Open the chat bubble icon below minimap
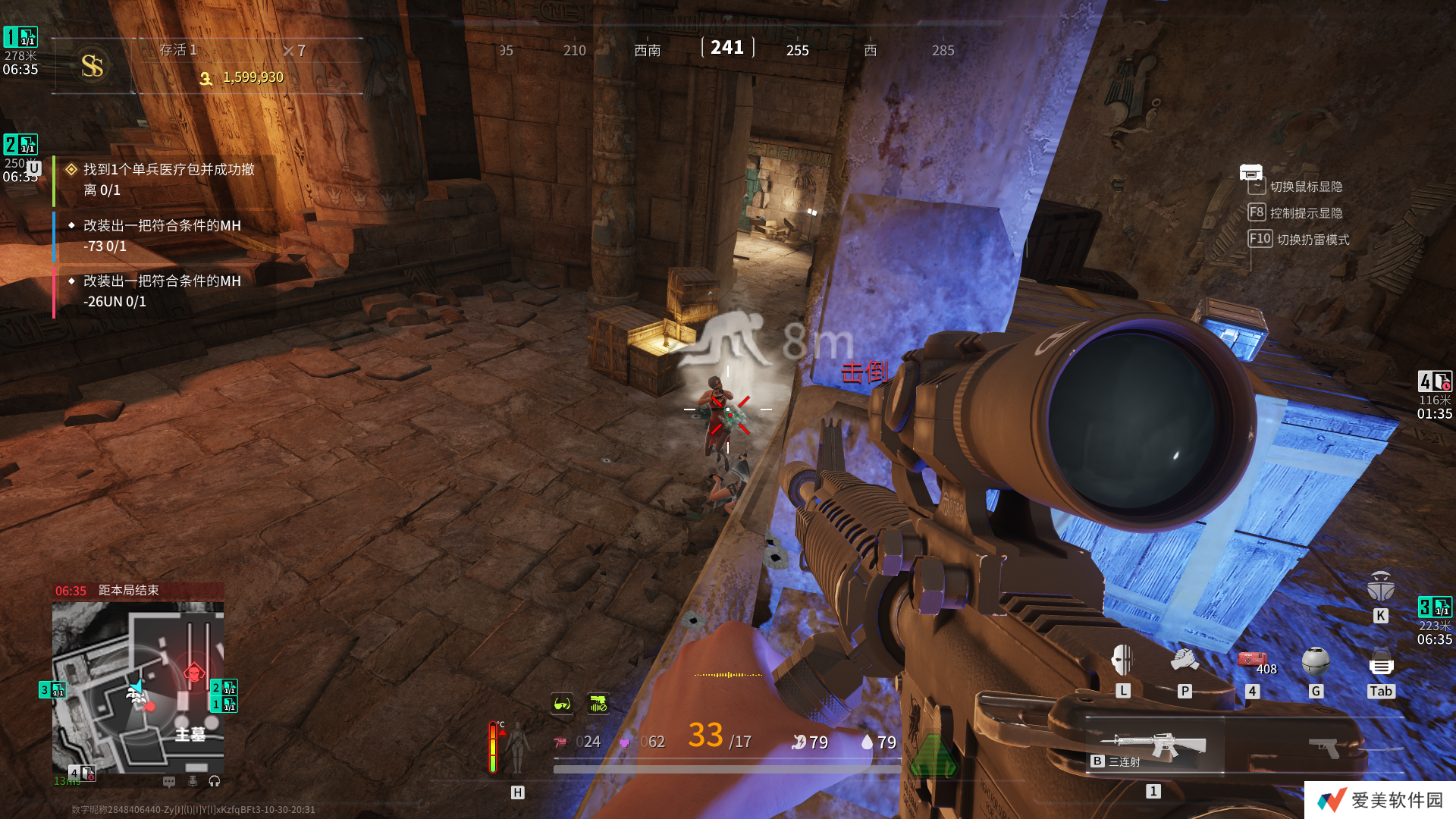The image size is (1456, 819). [x=169, y=781]
